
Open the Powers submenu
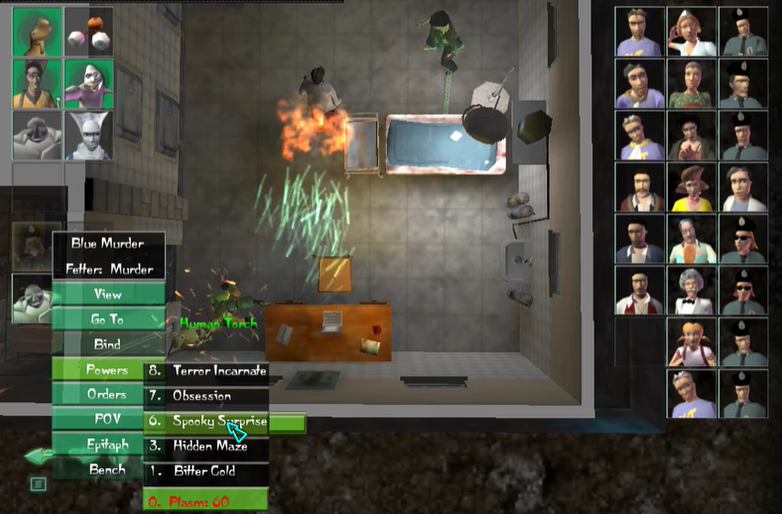pyautogui.click(x=108, y=370)
